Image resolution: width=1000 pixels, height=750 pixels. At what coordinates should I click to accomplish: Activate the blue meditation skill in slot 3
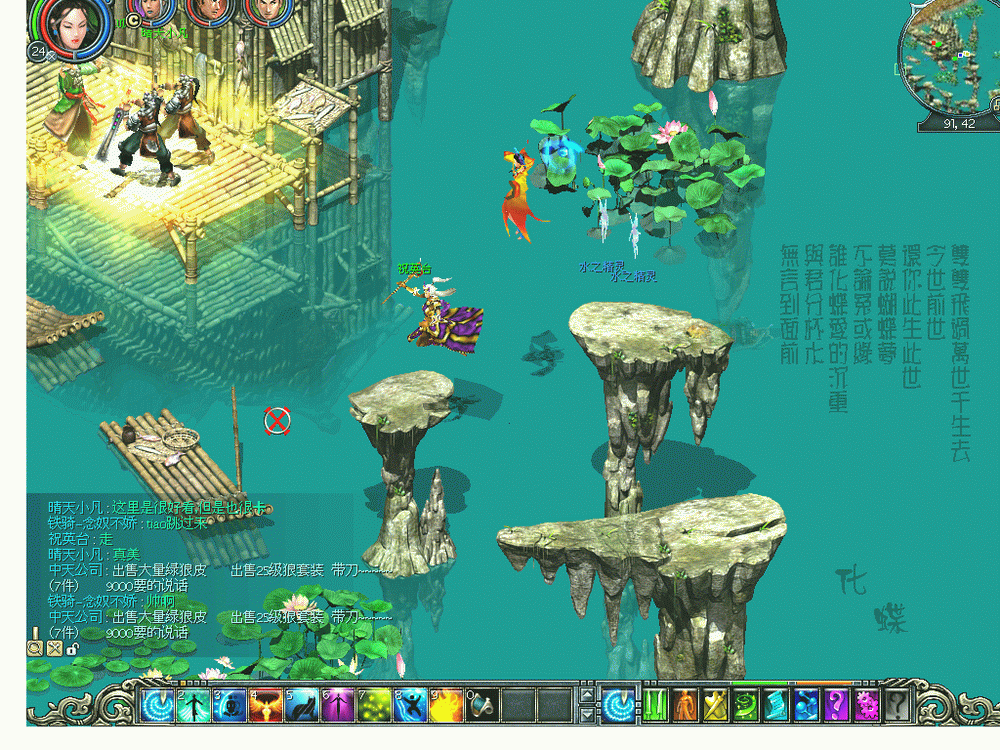(x=230, y=704)
